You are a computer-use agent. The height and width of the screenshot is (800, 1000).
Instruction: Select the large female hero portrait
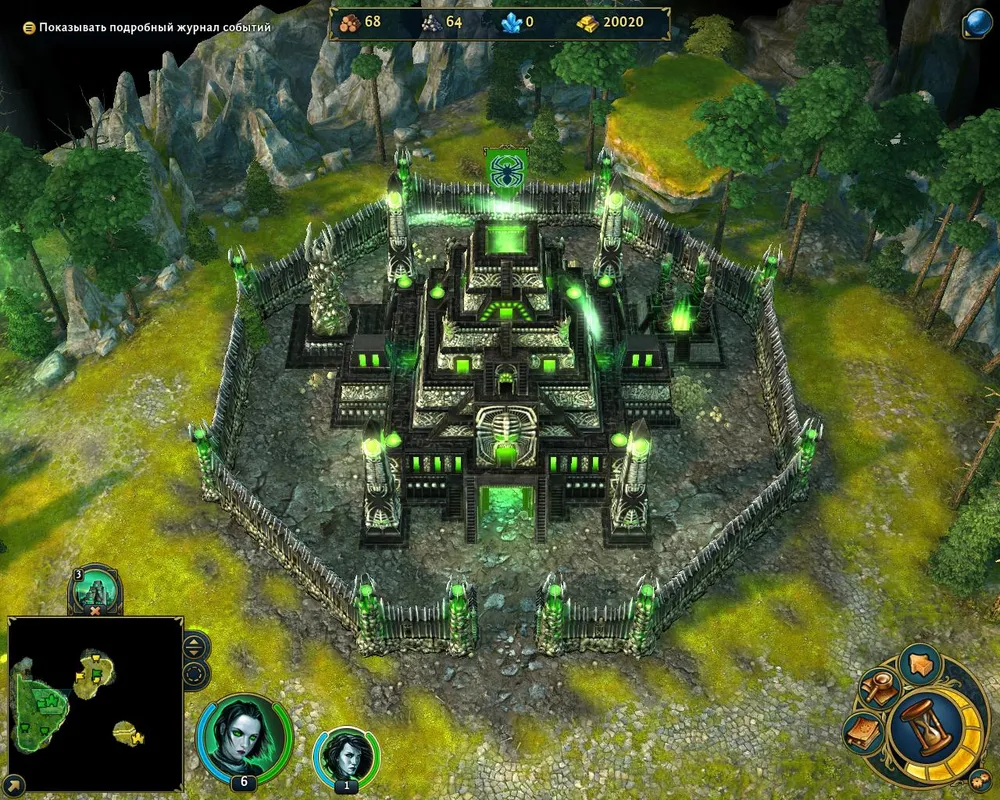point(244,736)
